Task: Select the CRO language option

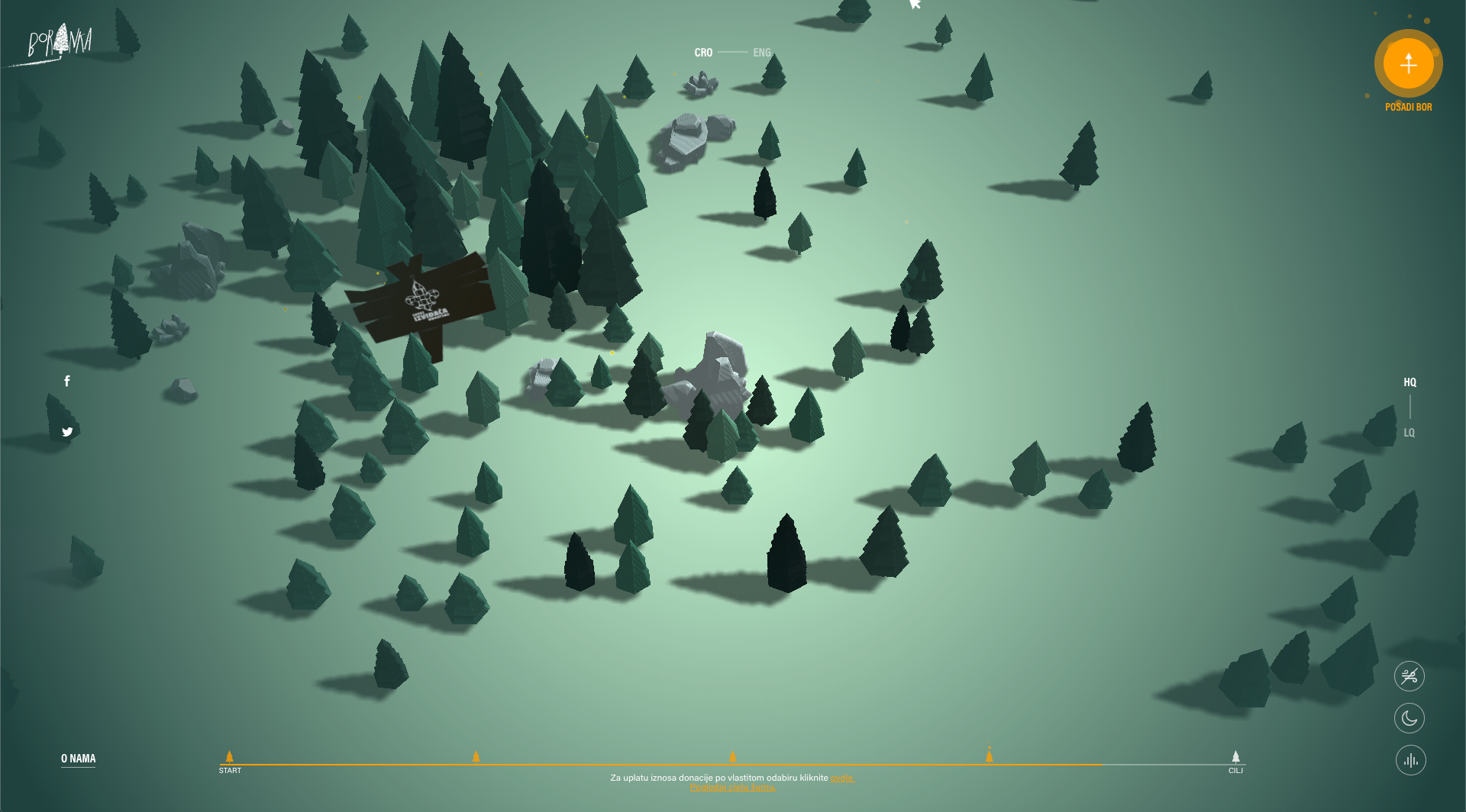Action: click(703, 53)
